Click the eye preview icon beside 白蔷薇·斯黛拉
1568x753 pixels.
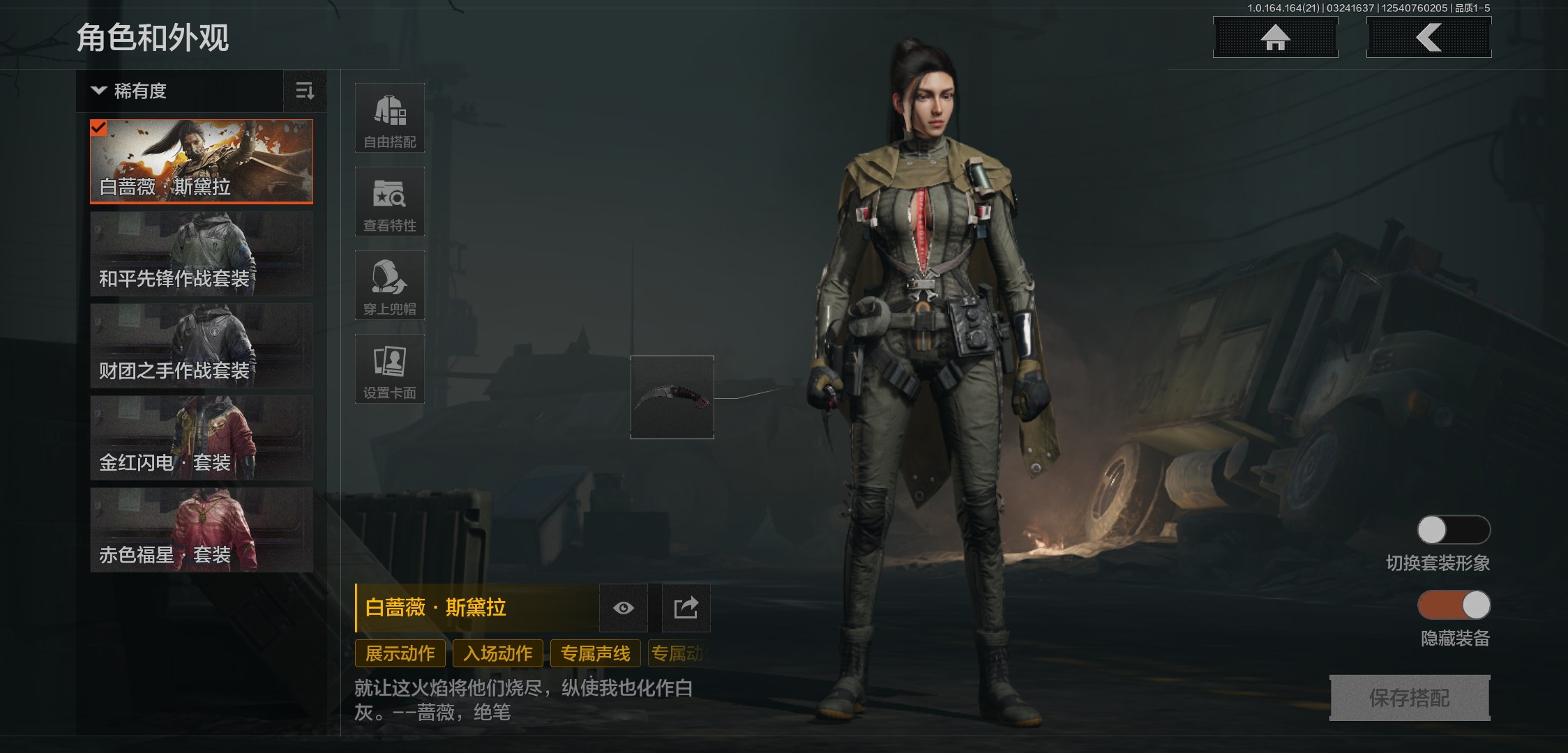click(x=624, y=608)
